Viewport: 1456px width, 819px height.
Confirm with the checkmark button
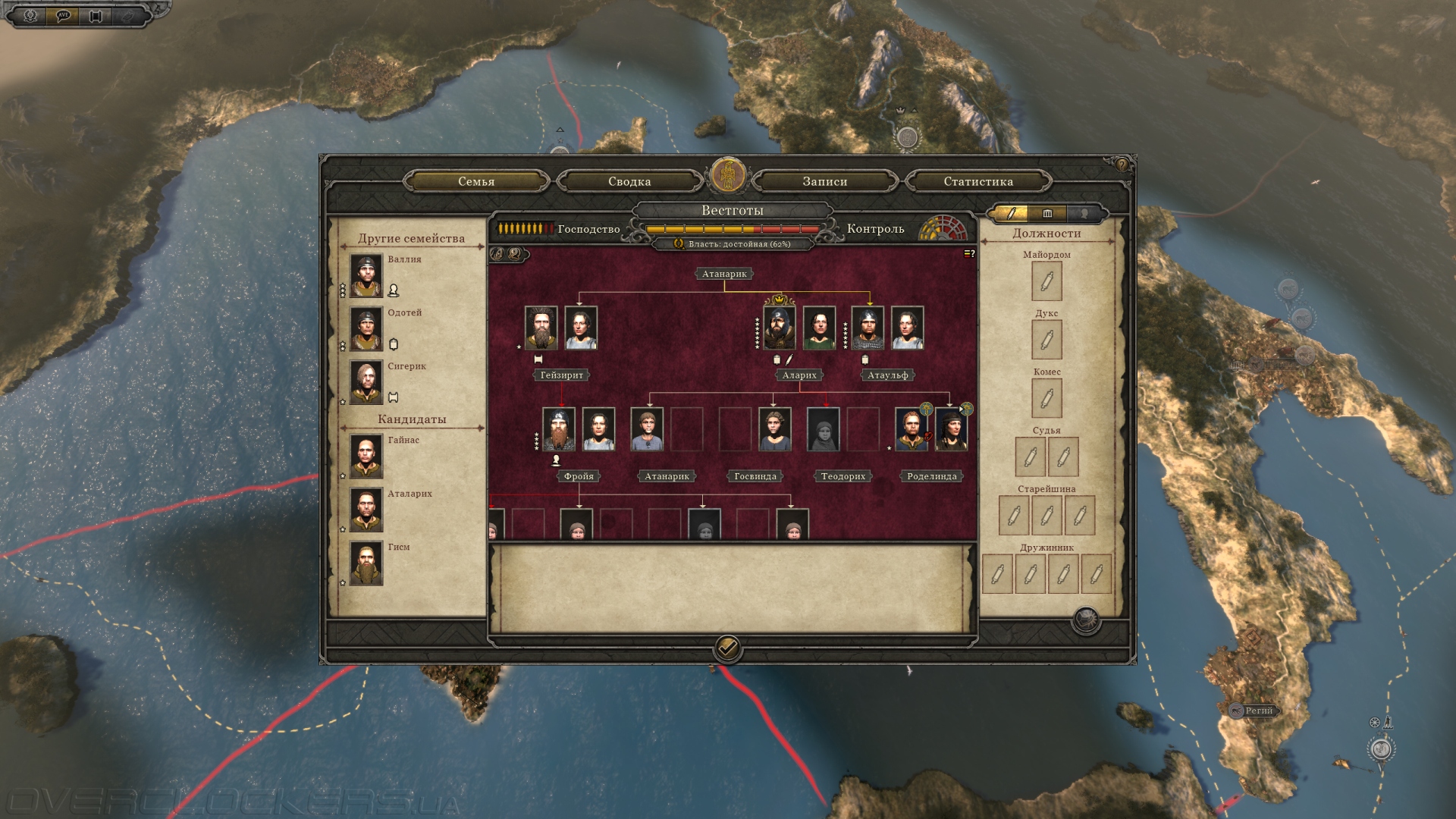pos(728,648)
